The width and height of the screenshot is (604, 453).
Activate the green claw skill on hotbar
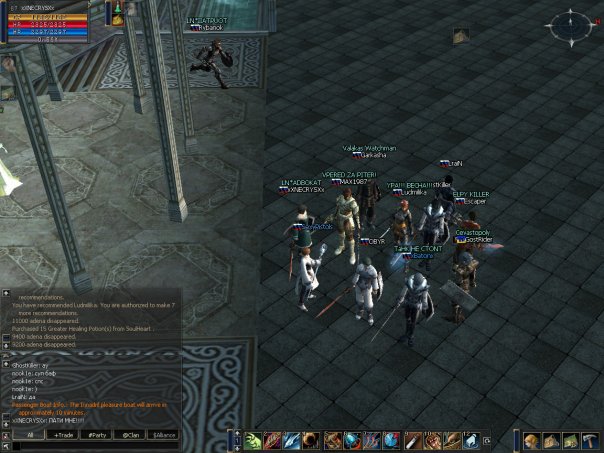pos(254,440)
